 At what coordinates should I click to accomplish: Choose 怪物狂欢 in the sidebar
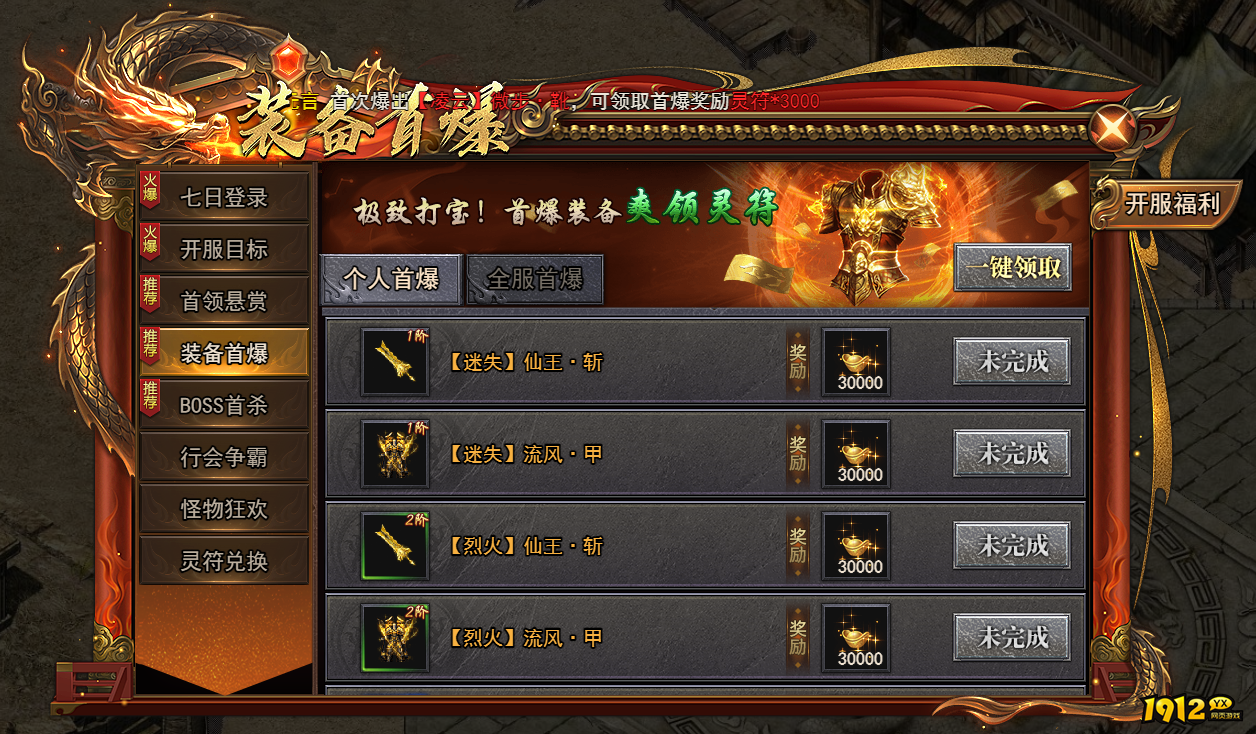coord(223,509)
